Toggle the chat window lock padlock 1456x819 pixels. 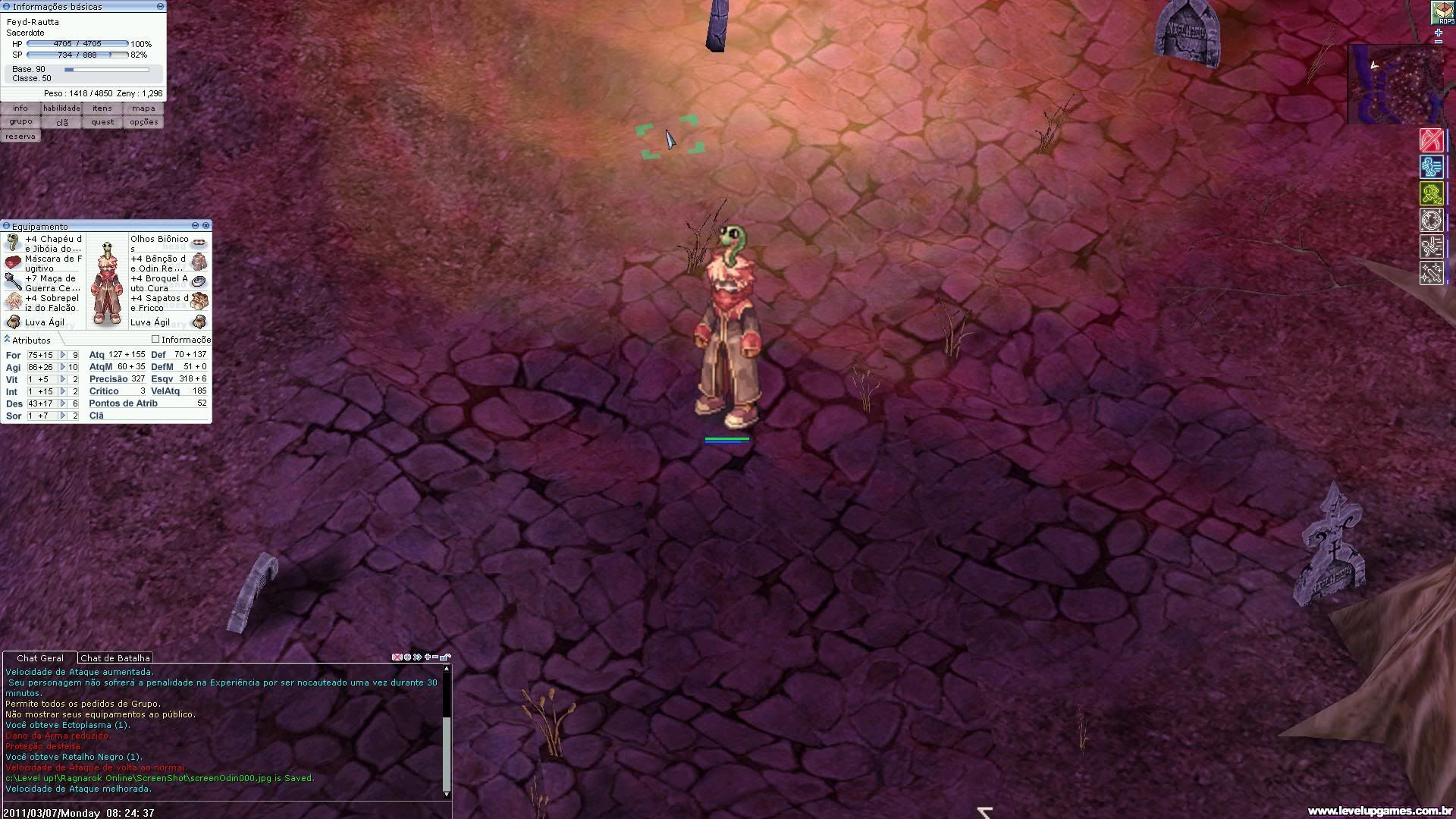(x=446, y=657)
